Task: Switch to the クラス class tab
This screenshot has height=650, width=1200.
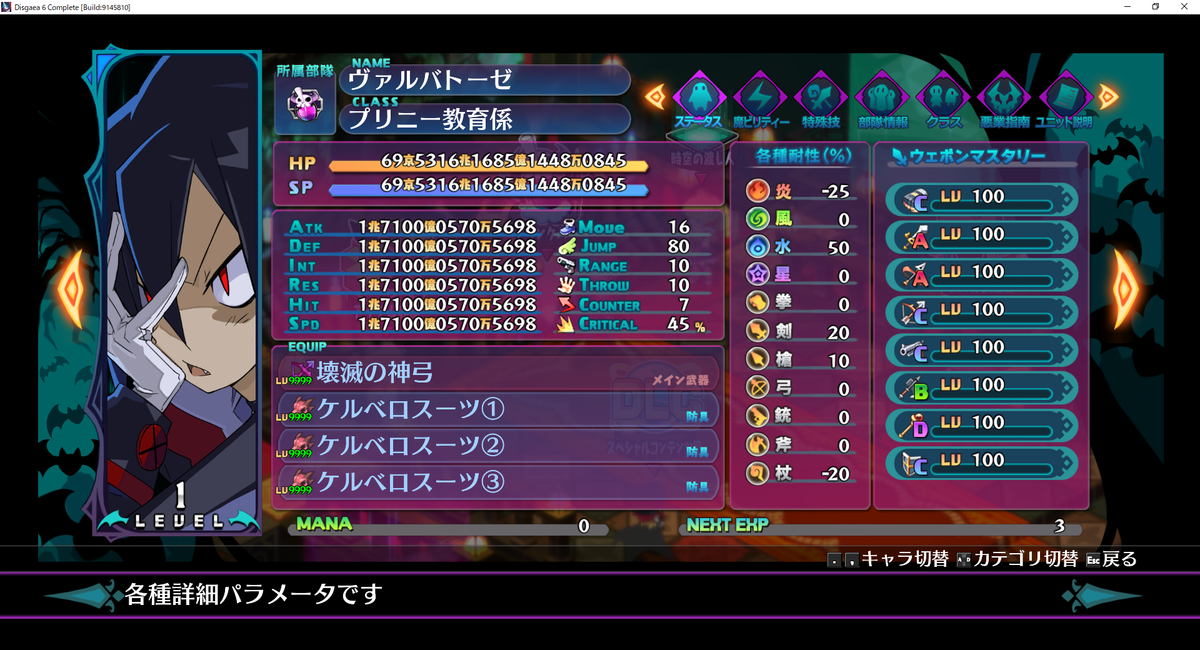Action: 943,98
